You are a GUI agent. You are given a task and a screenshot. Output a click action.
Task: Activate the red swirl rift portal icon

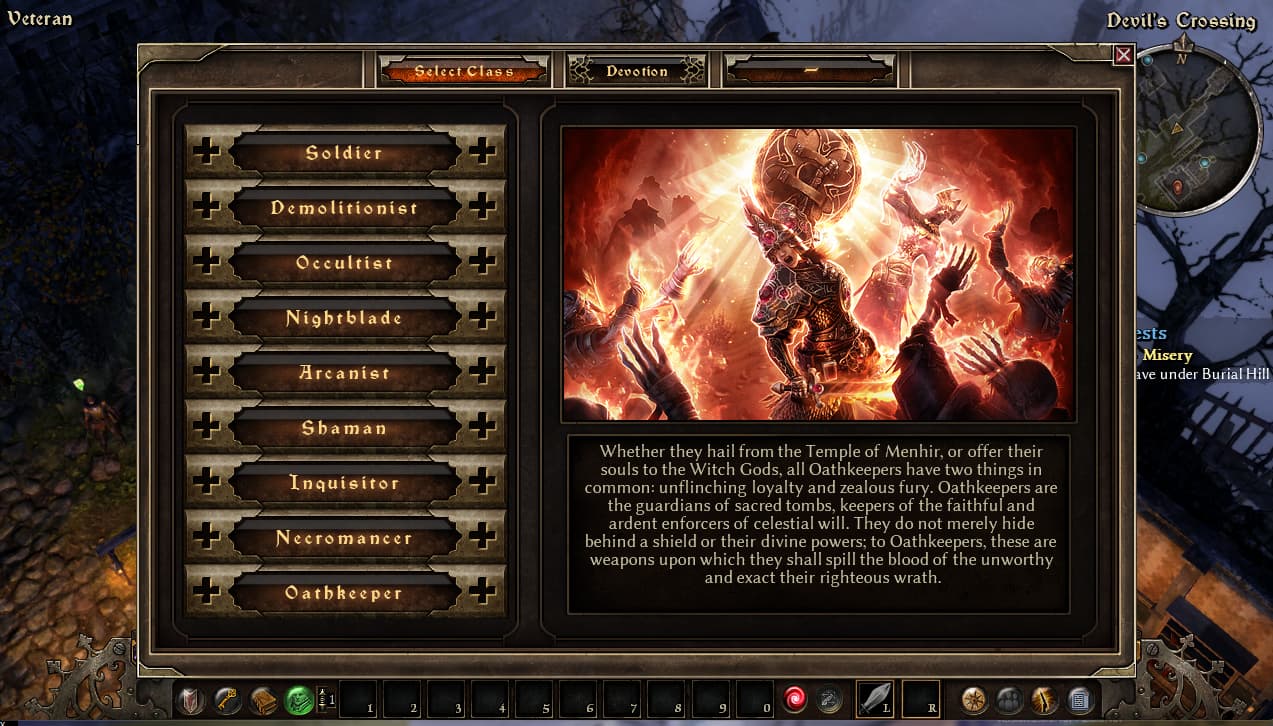click(x=794, y=700)
